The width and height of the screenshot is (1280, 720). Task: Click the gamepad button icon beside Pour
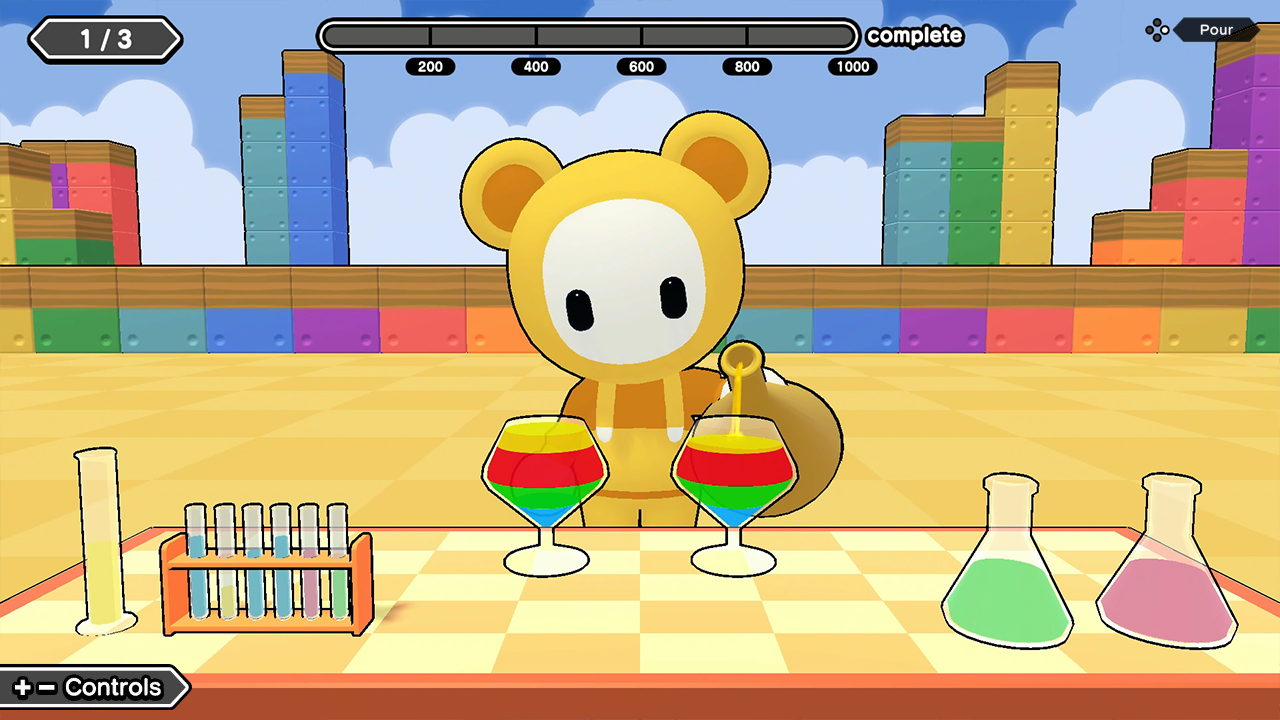(x=1157, y=29)
